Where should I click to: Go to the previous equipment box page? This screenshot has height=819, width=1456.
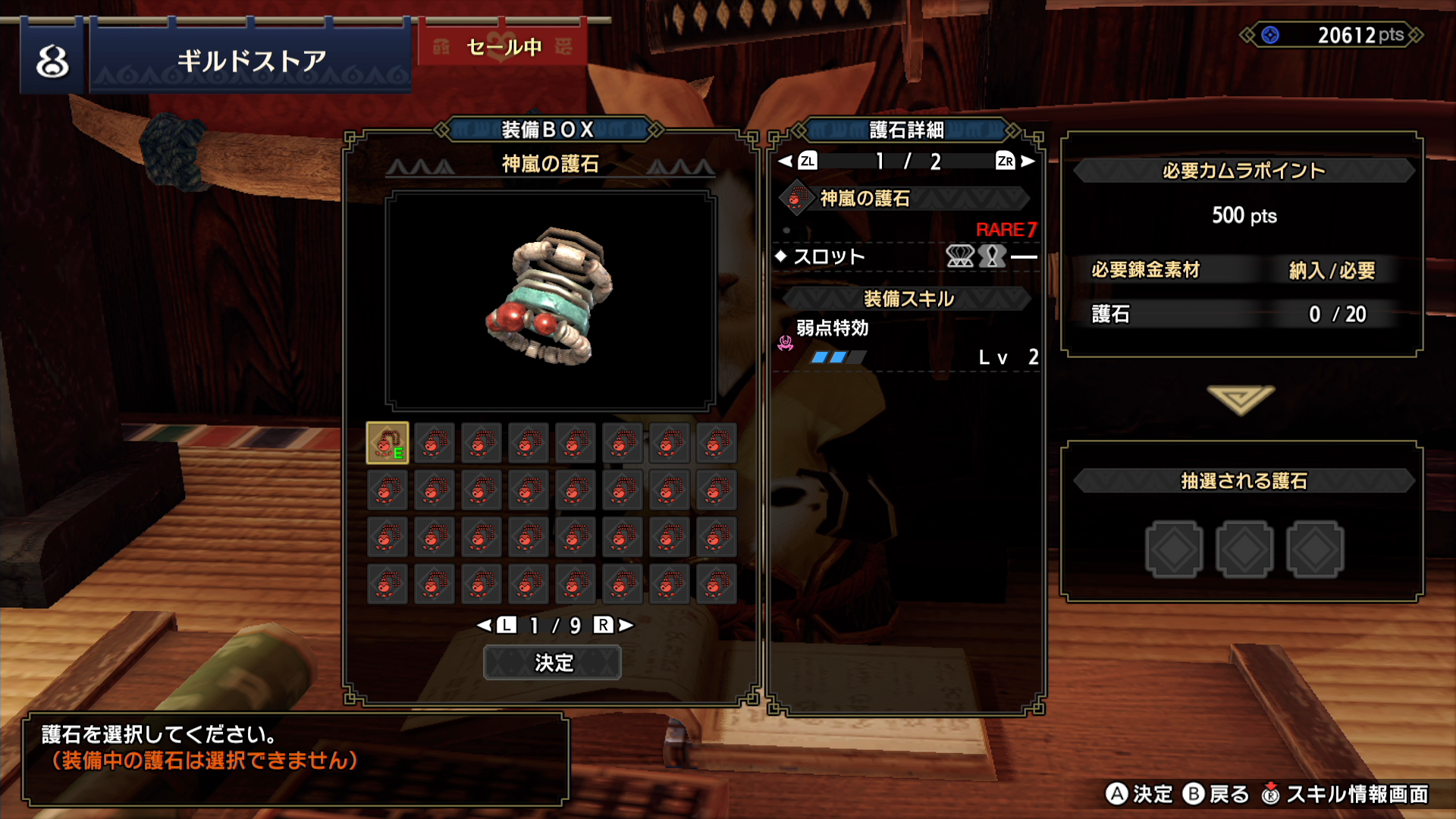[x=497, y=625]
